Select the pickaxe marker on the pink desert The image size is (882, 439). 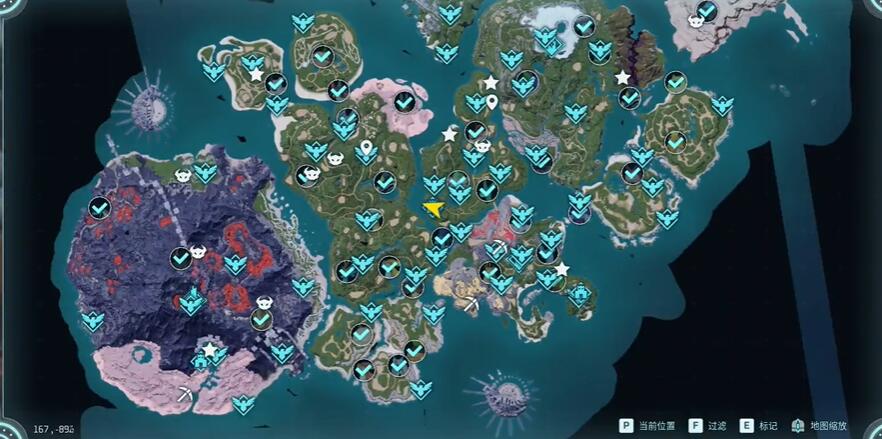click(185, 394)
